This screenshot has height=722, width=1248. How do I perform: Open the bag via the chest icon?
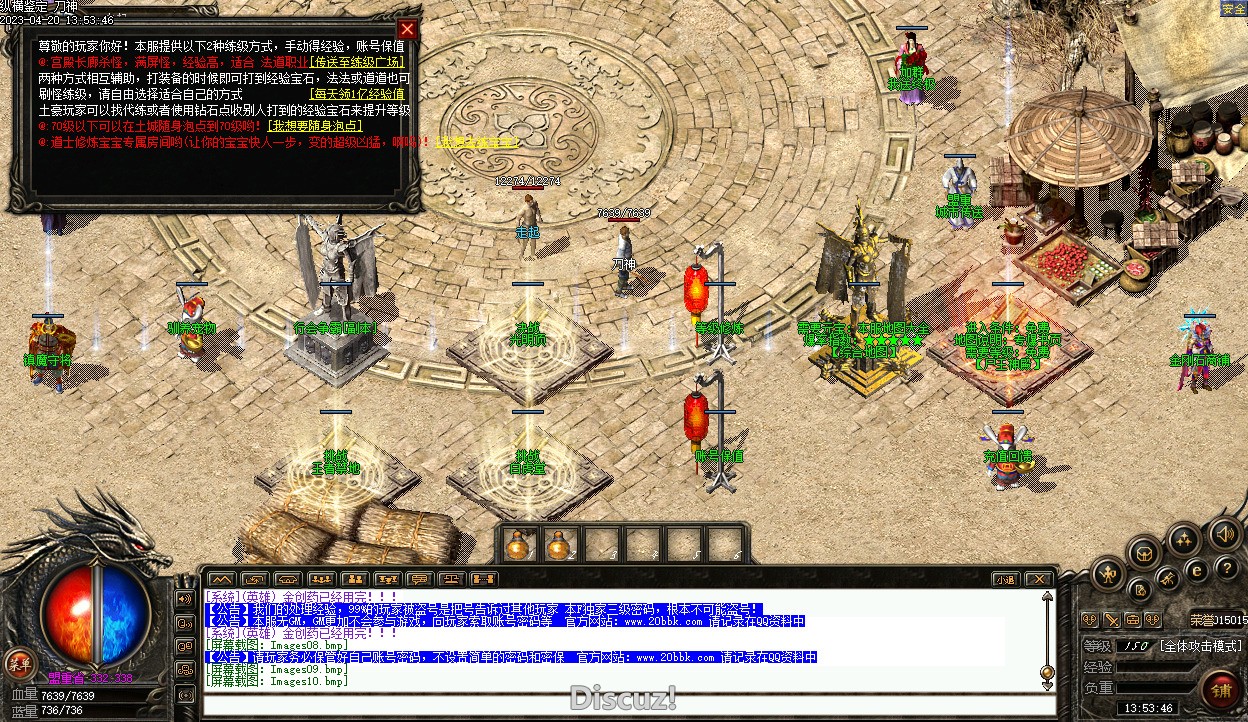point(1144,552)
